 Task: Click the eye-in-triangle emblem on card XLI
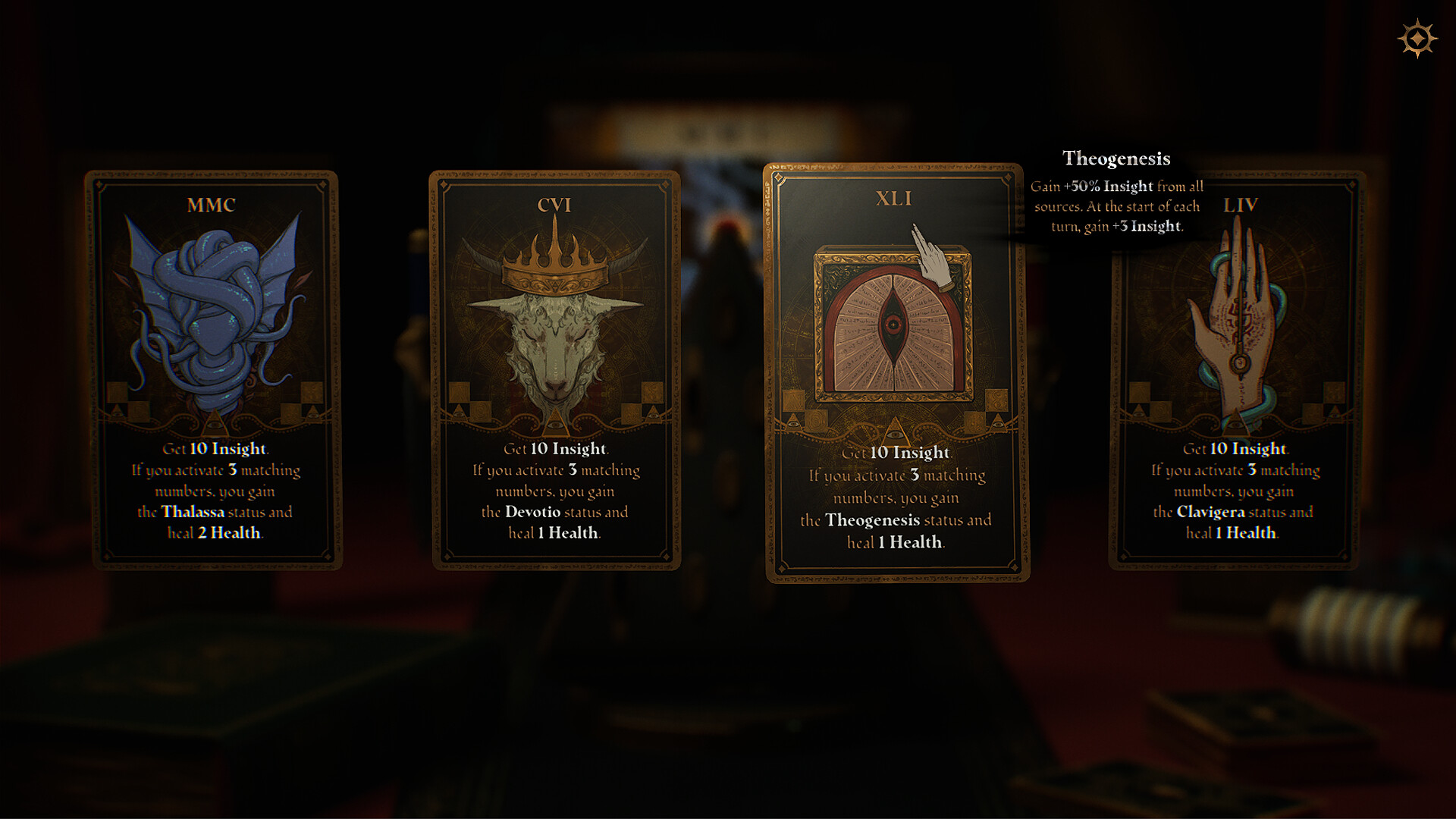coord(895,432)
